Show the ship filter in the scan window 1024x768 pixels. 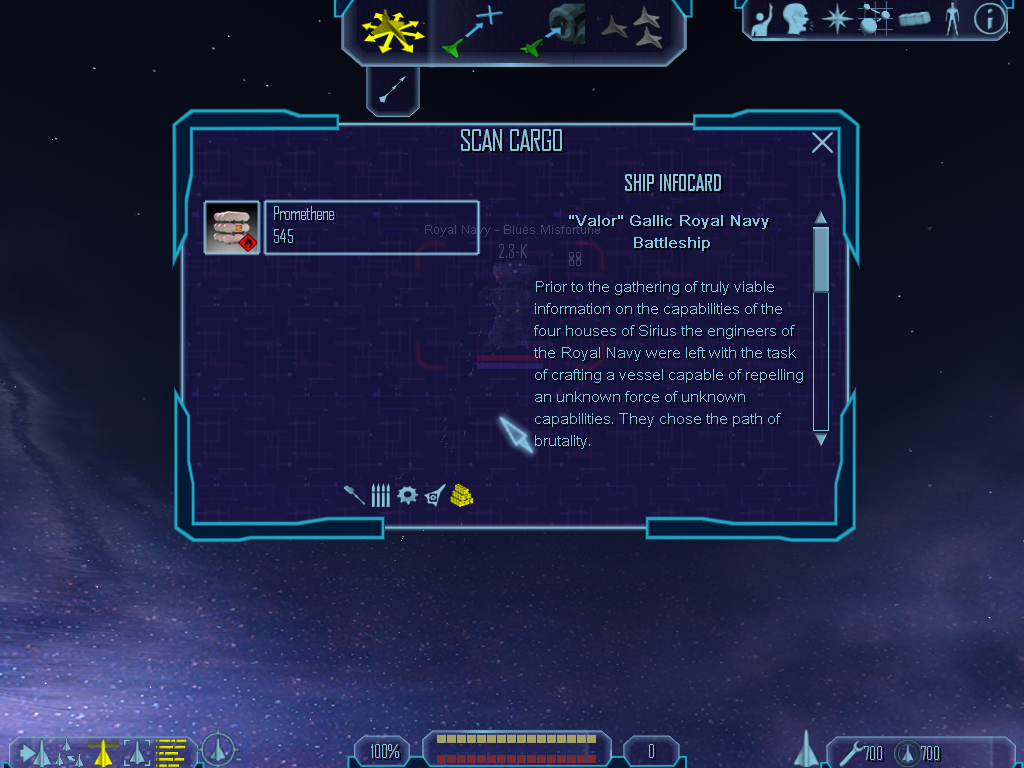(x=434, y=495)
